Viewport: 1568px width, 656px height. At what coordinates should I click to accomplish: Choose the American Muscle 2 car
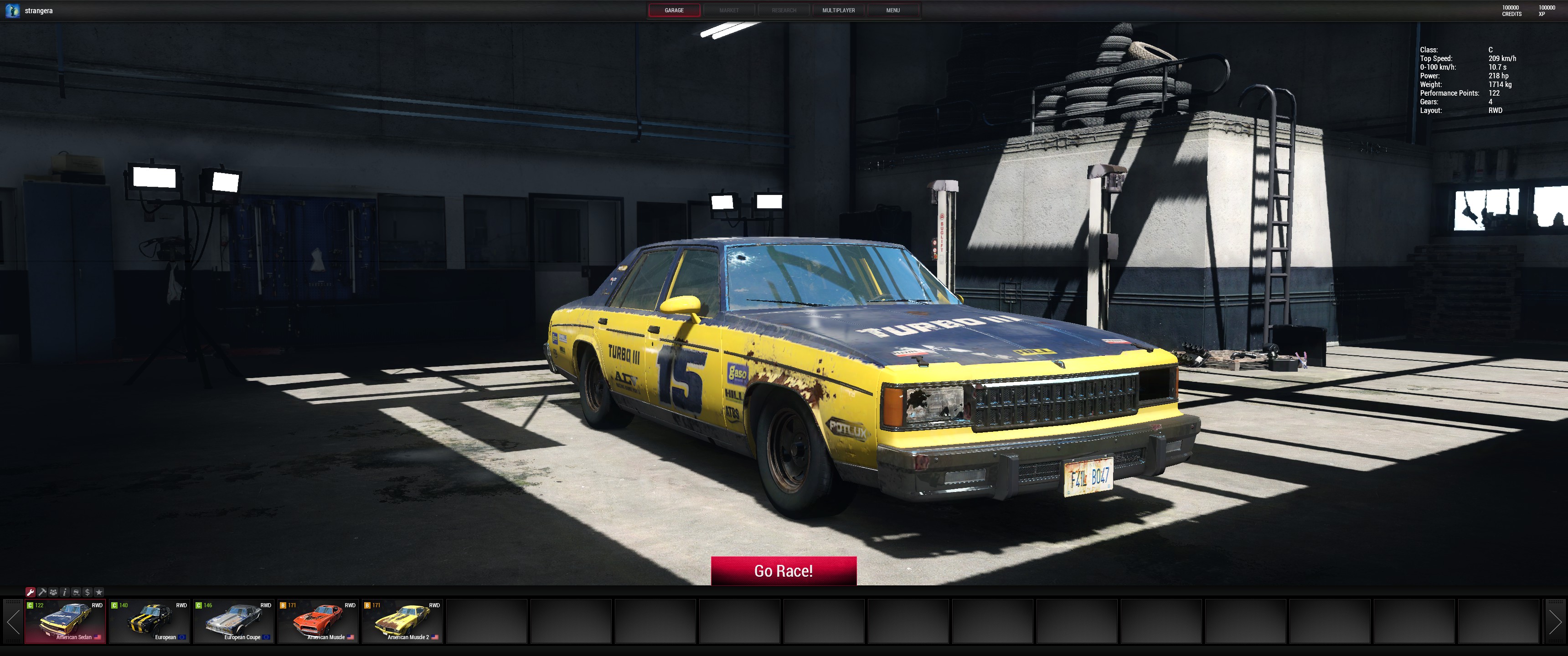(x=402, y=621)
